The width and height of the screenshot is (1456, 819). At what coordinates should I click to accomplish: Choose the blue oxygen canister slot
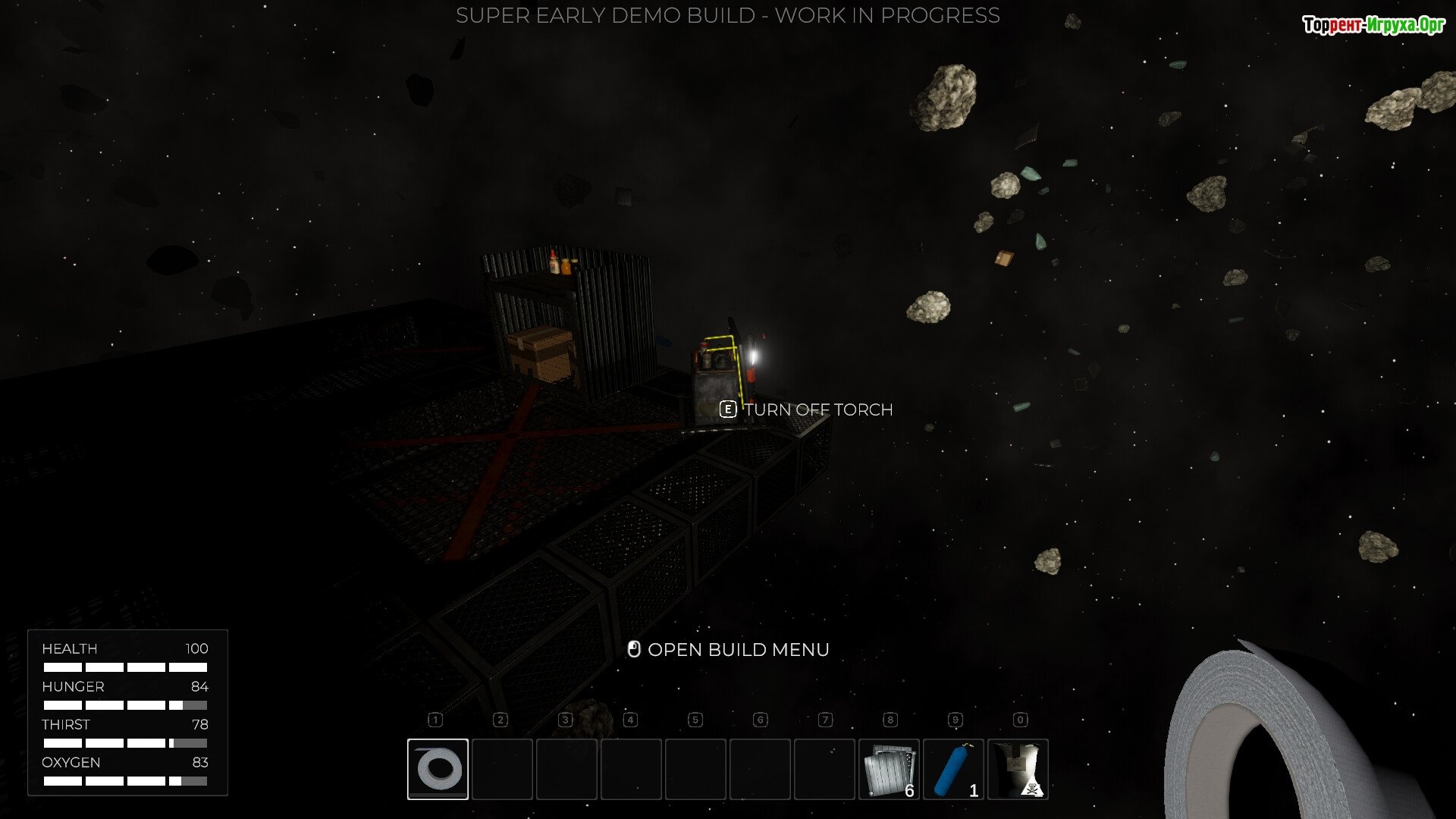953,769
